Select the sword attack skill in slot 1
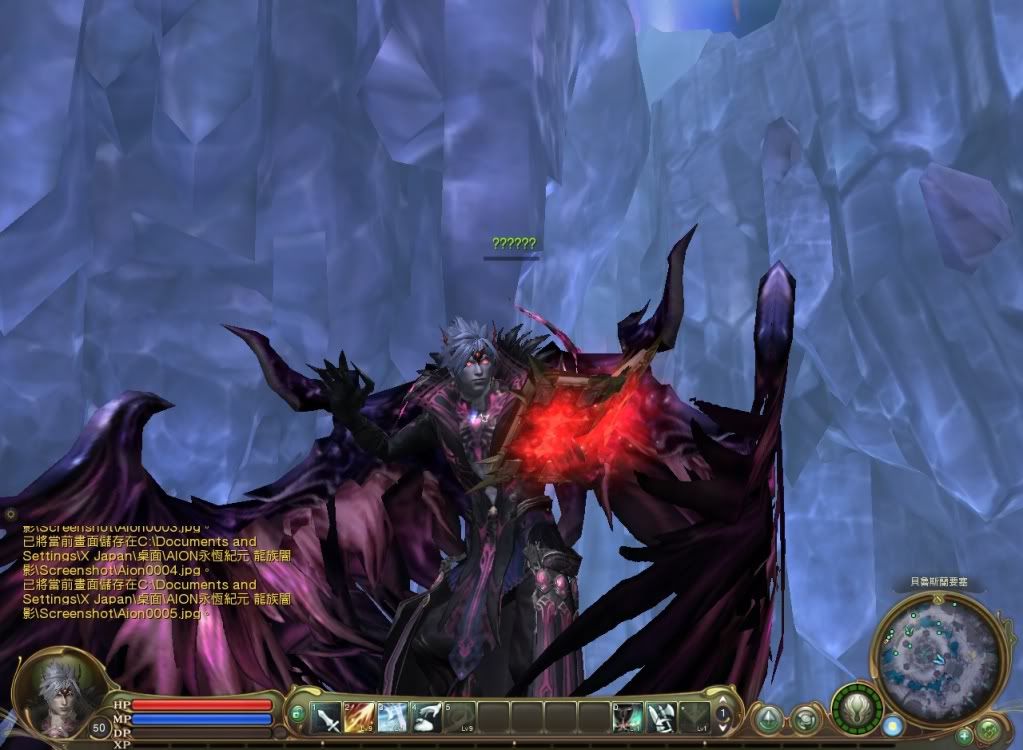Screen dimensions: 1023x750 328,716
